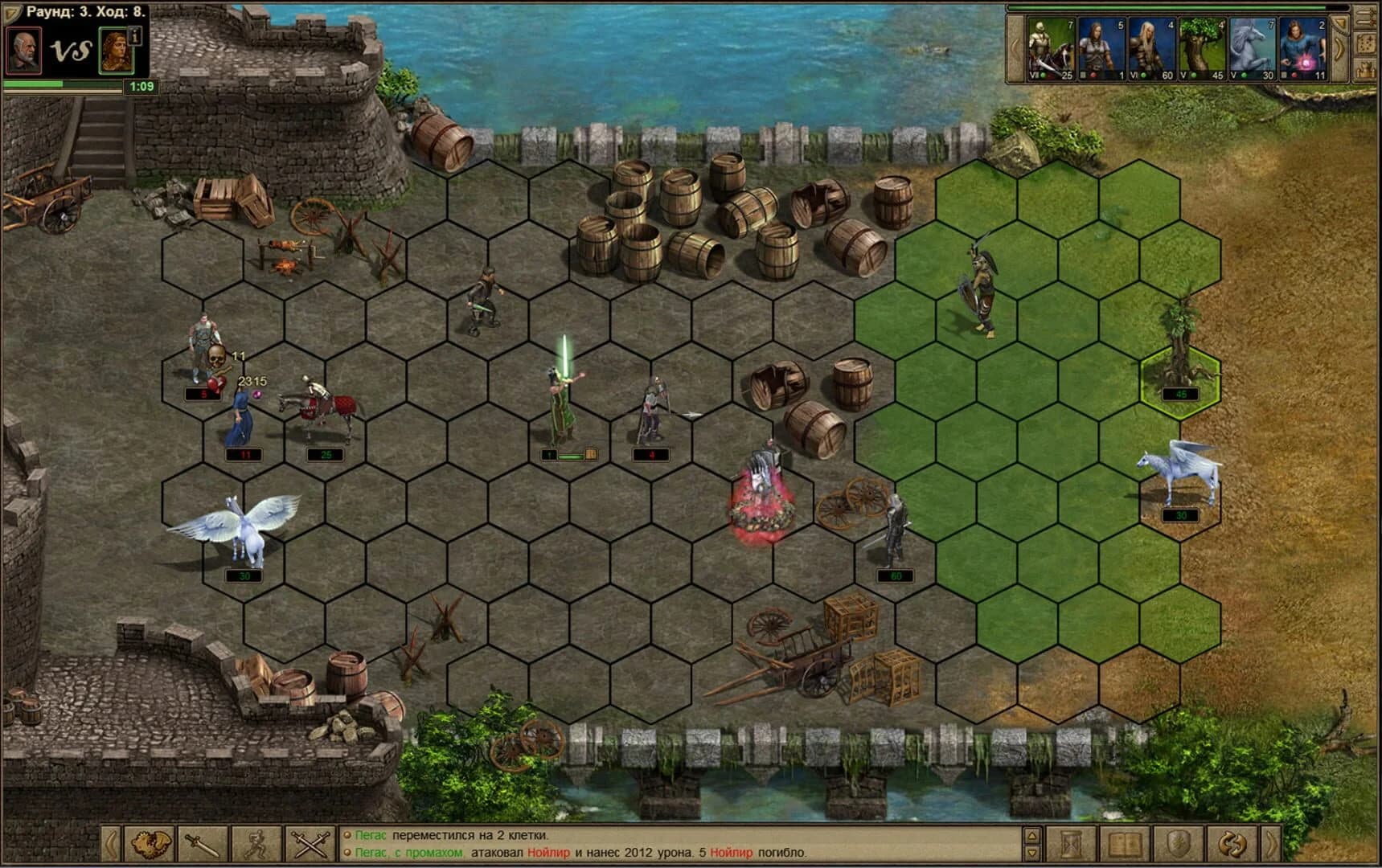The image size is (1382, 868).
Task: Click the auto-combat swirl arrows icon
Action: click(x=1233, y=844)
